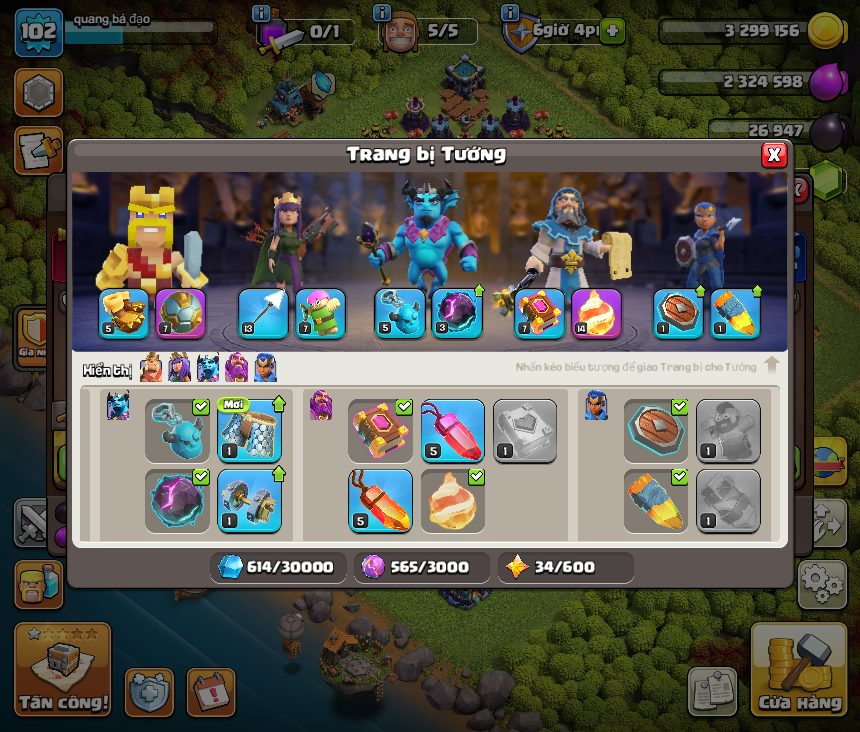
Task: Select the red gem pendant equipment
Action: click(x=452, y=431)
